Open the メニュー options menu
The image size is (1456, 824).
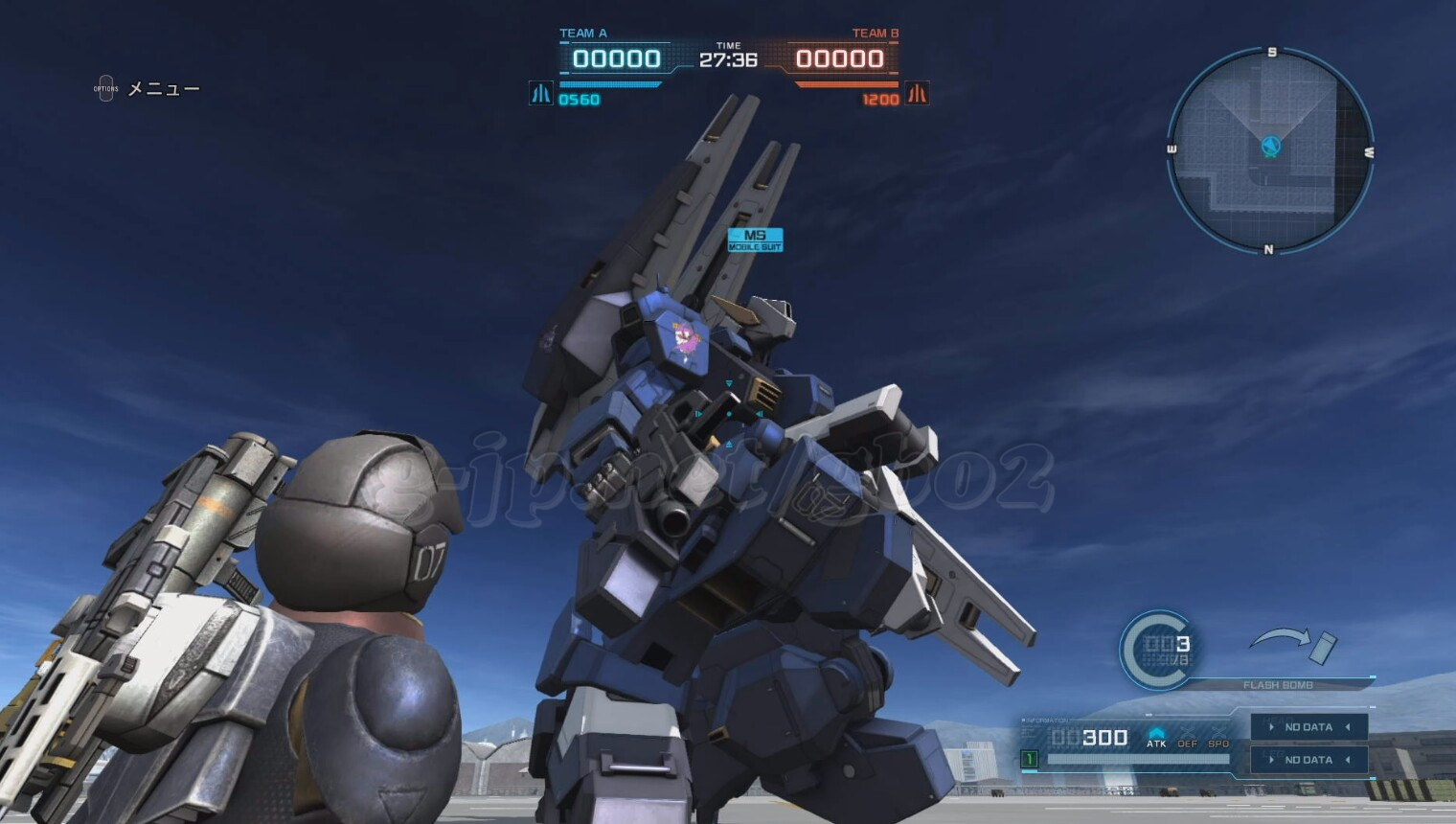tap(106, 89)
